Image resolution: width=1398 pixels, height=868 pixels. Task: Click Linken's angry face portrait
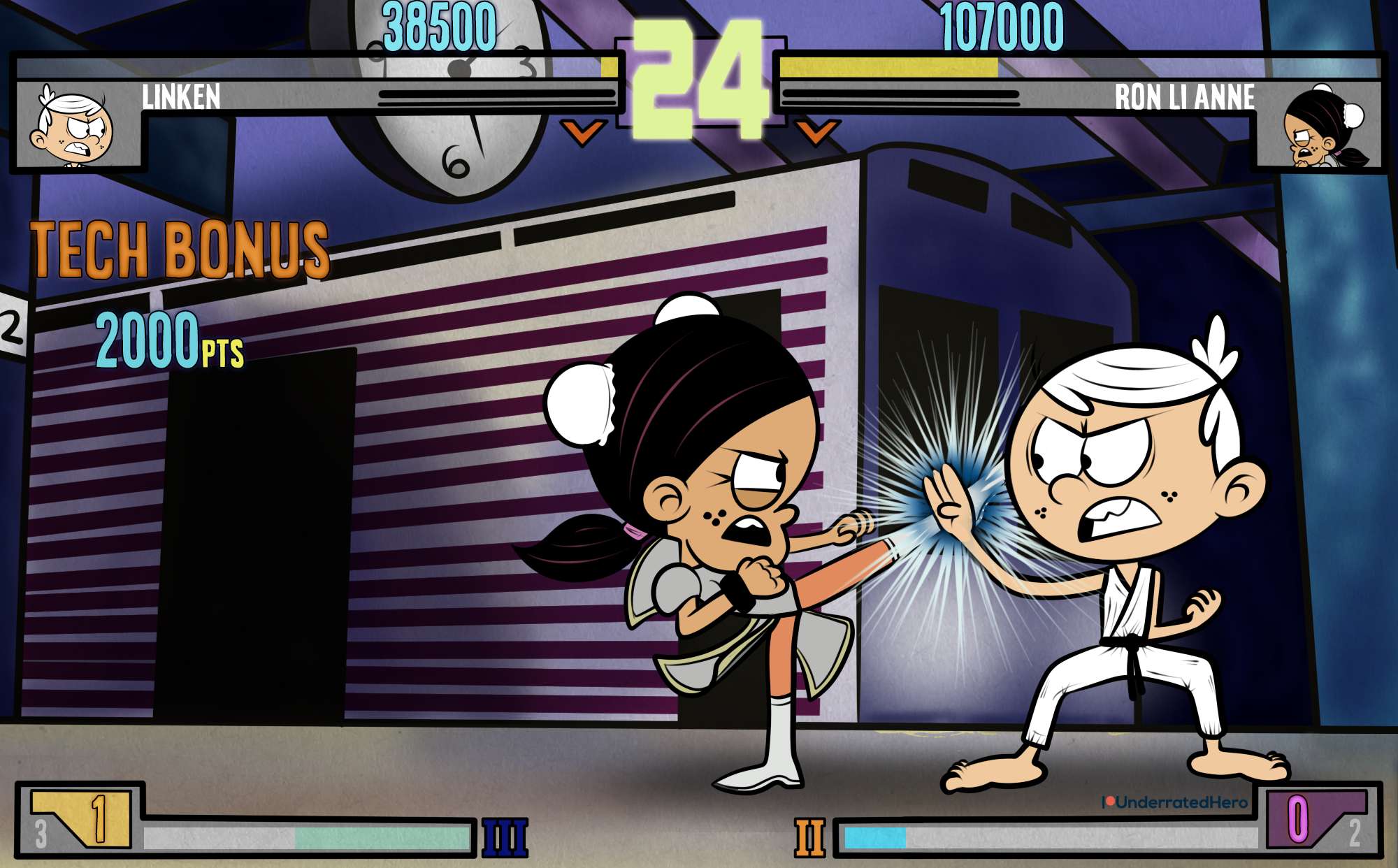tap(73, 127)
